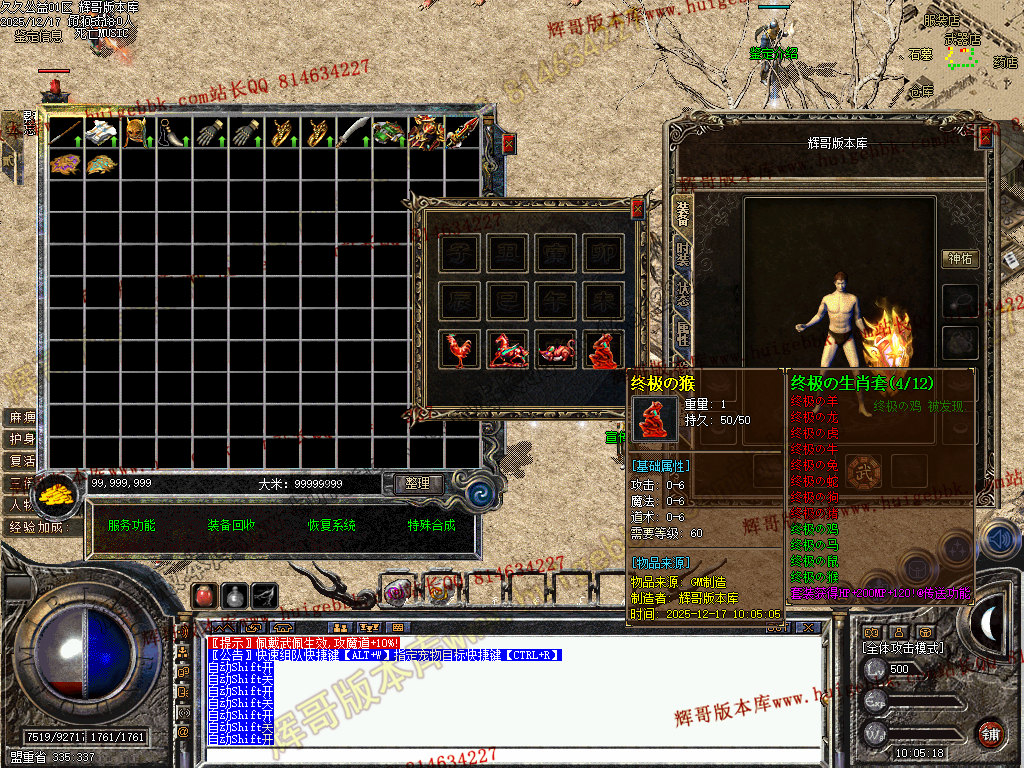This screenshot has width=1024, height=768.
Task: Close the zodiac slots panel
Action: click(x=638, y=209)
